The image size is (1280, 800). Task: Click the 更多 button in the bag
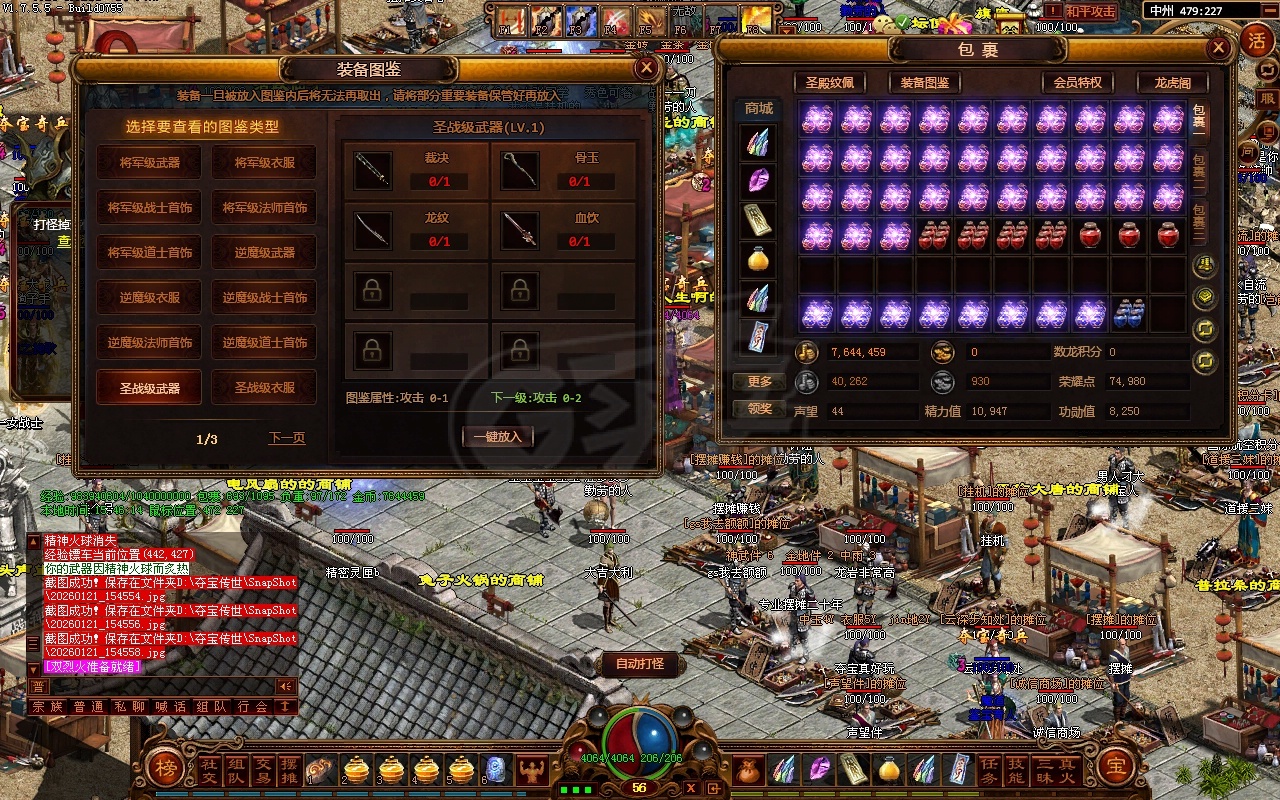[760, 381]
